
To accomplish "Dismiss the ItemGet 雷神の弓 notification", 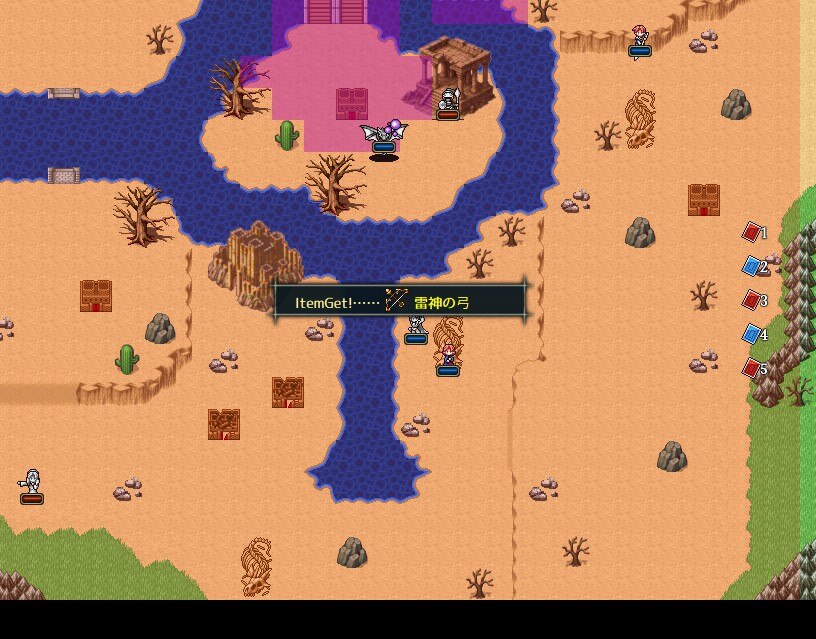I will point(400,302).
